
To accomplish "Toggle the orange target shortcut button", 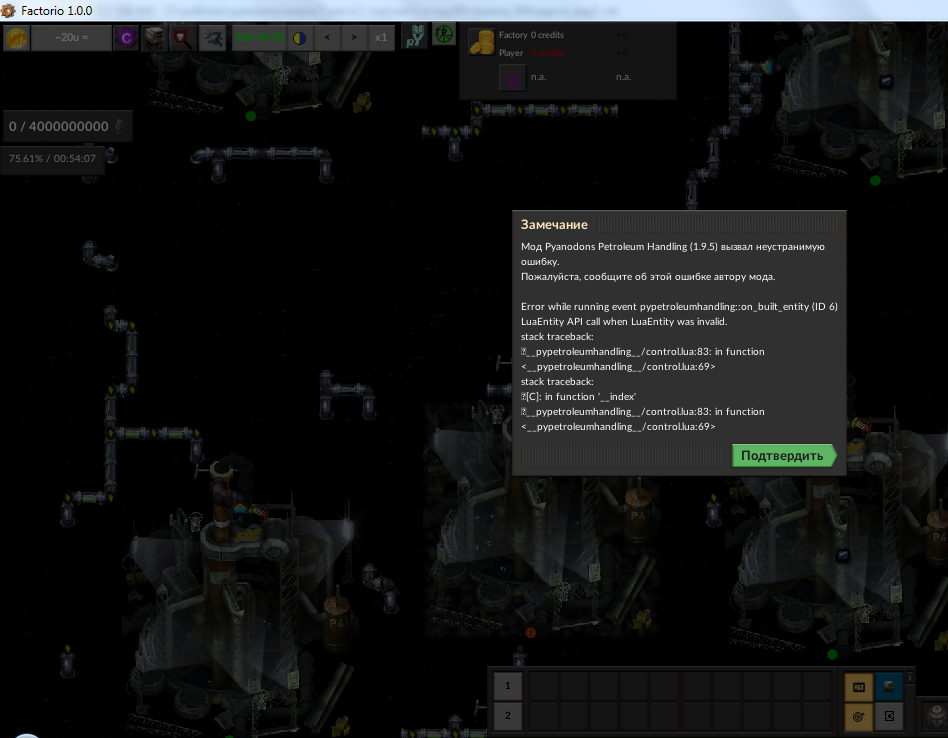I will [858, 716].
